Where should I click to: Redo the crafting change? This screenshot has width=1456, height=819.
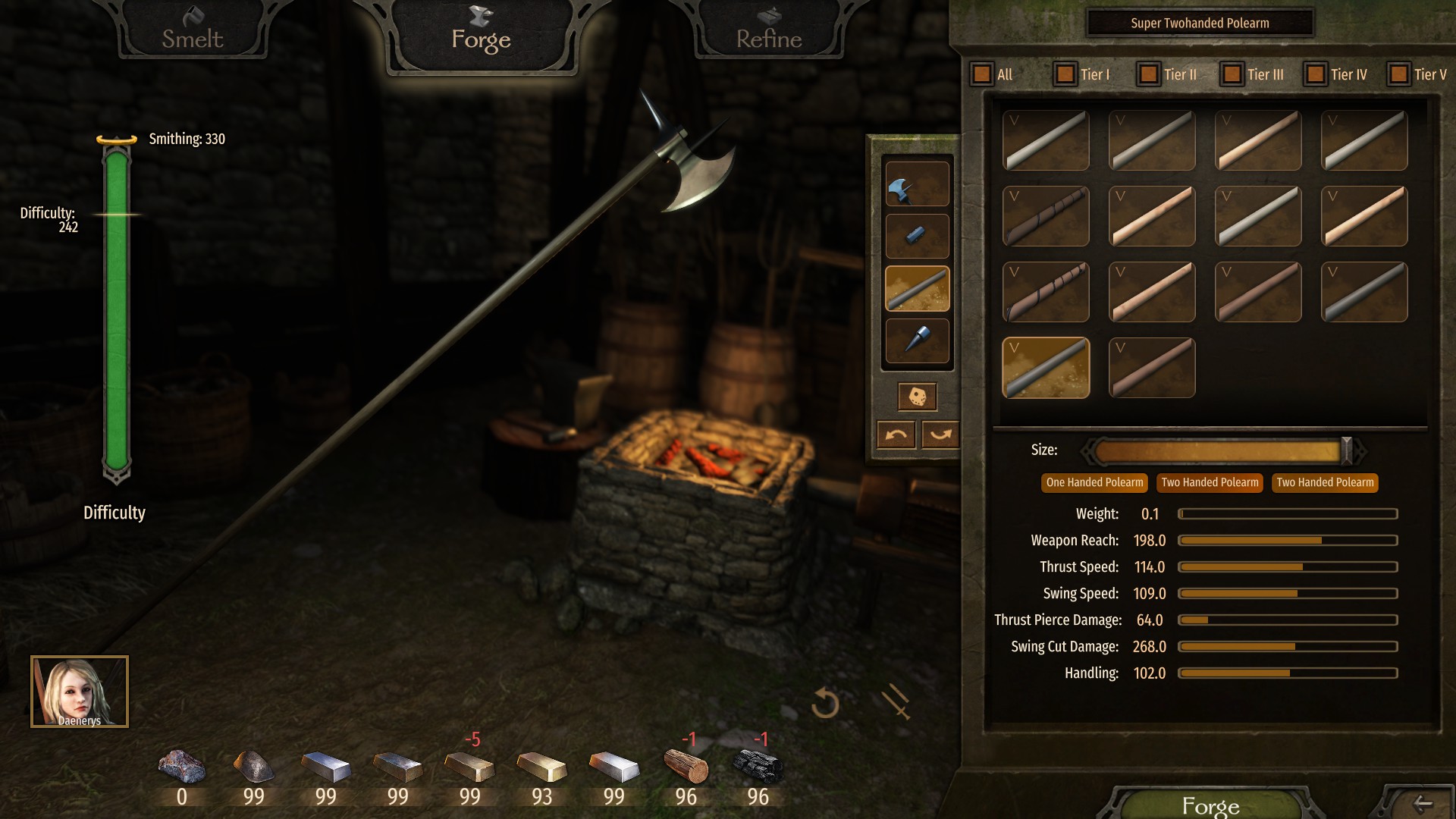coord(940,435)
